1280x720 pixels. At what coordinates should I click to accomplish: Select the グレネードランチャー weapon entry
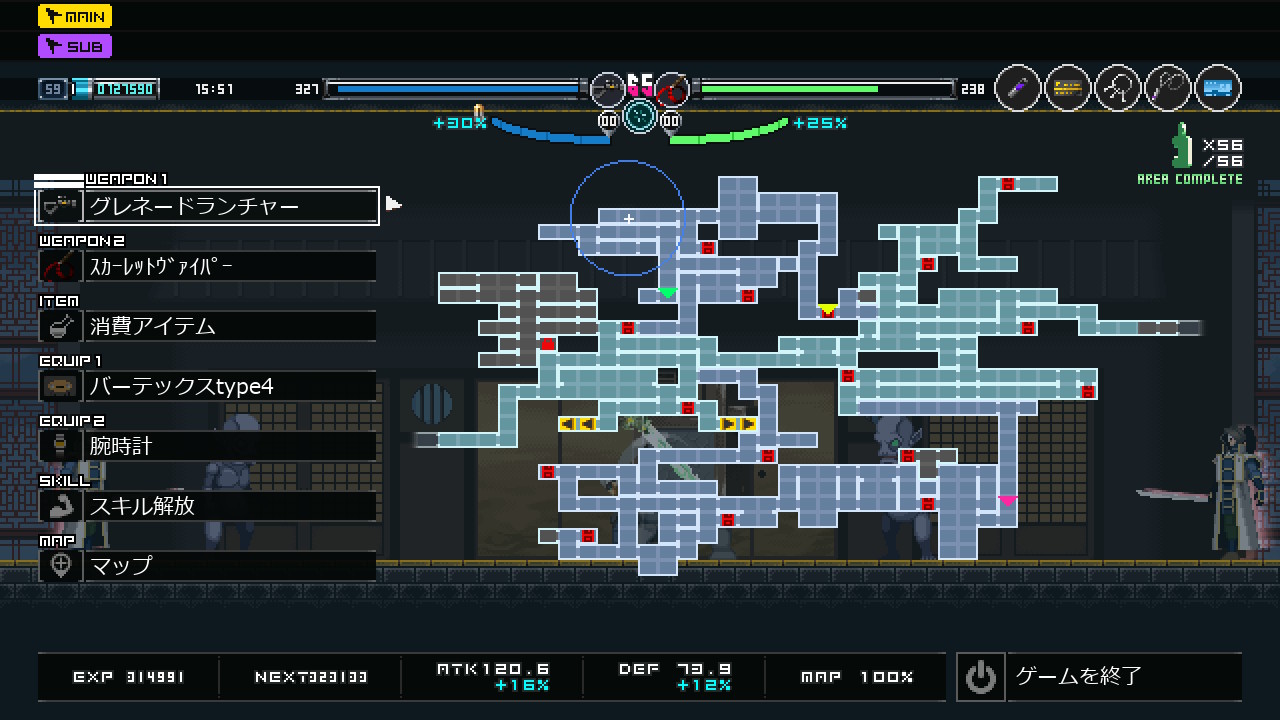pos(207,206)
